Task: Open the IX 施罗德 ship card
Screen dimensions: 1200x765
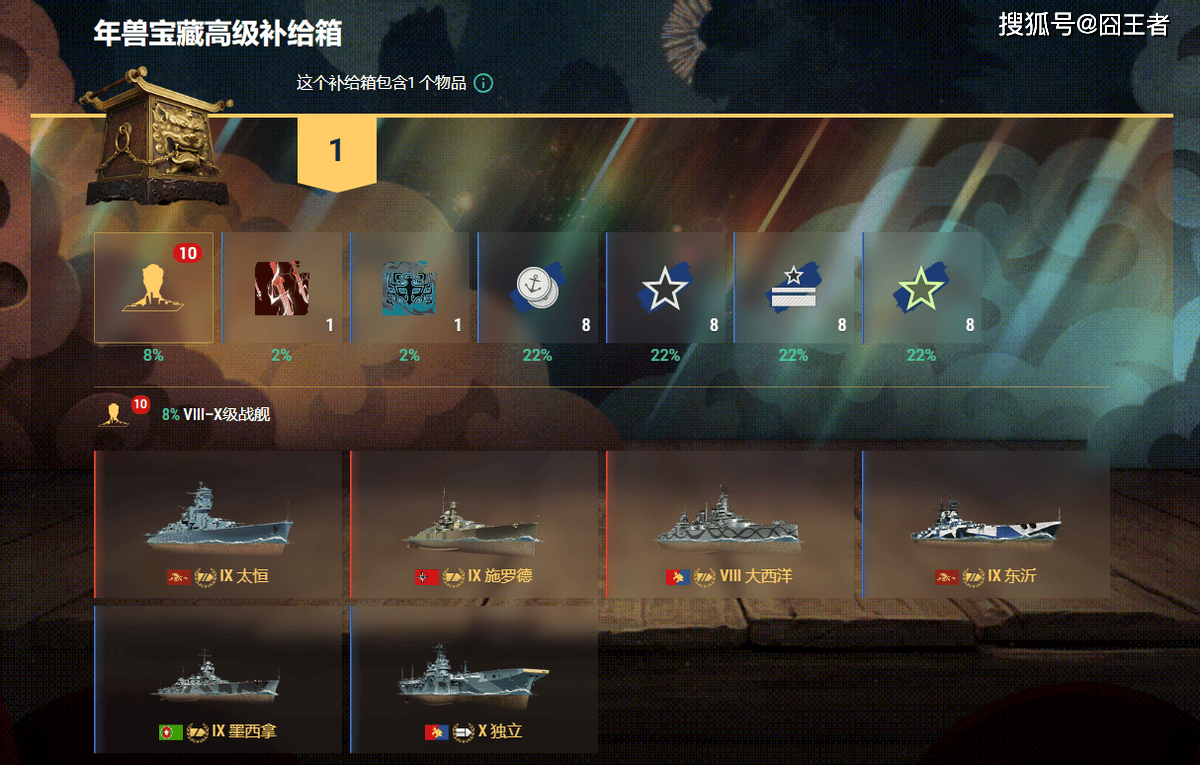Action: (475, 525)
